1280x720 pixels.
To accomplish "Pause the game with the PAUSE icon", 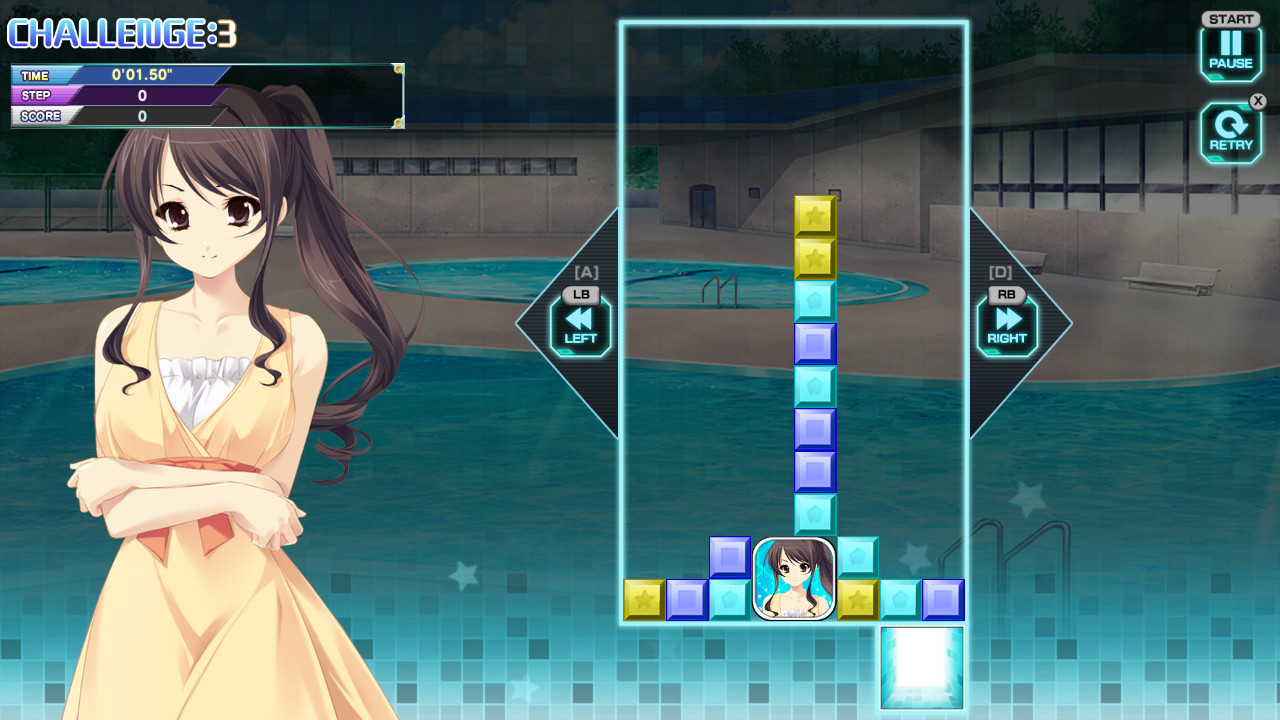I will 1230,47.
